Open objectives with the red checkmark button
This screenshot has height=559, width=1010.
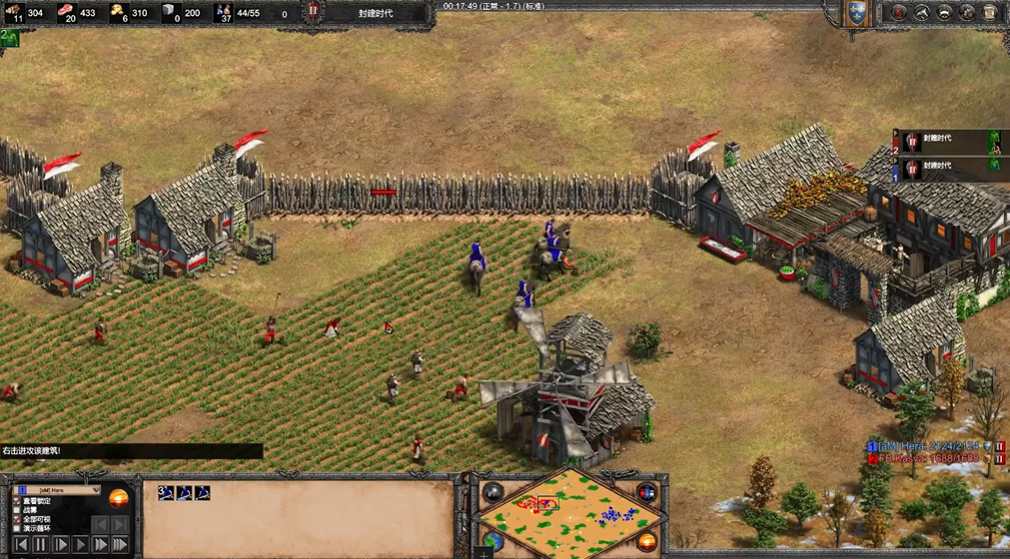898,13
